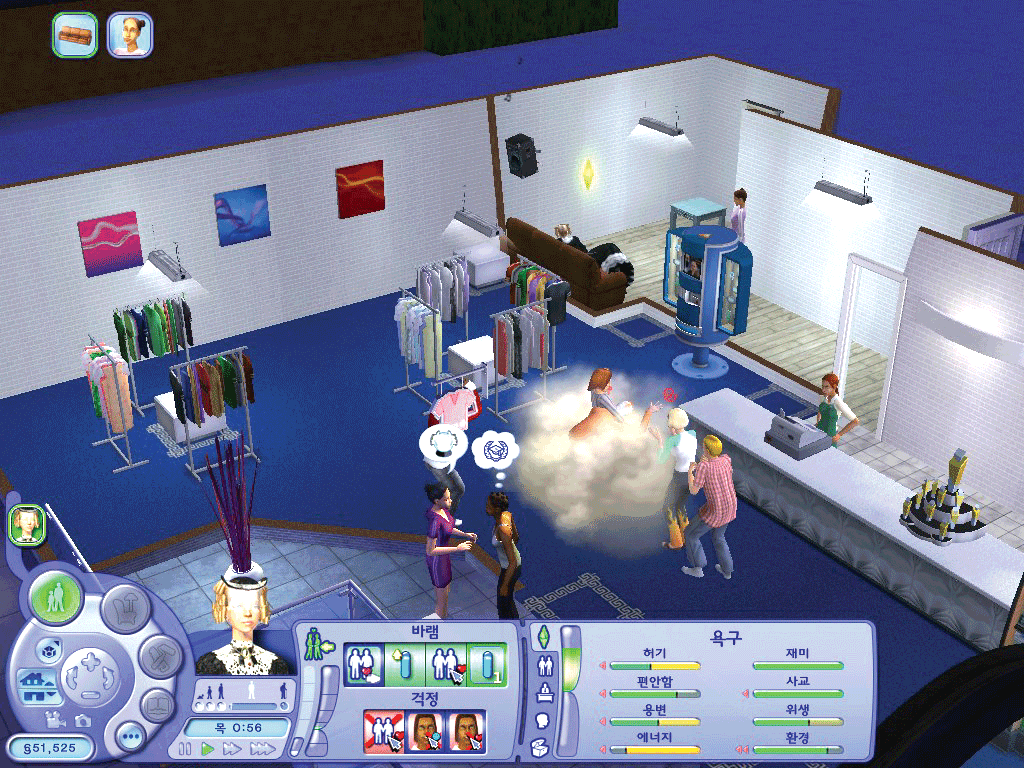Open Story mode with the book button
The width and height of the screenshot is (1024, 768).
point(156,706)
